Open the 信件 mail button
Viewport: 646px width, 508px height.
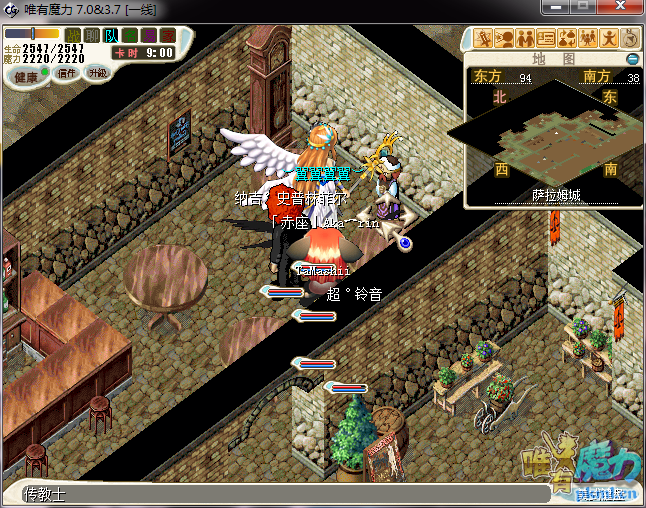click(x=67, y=74)
